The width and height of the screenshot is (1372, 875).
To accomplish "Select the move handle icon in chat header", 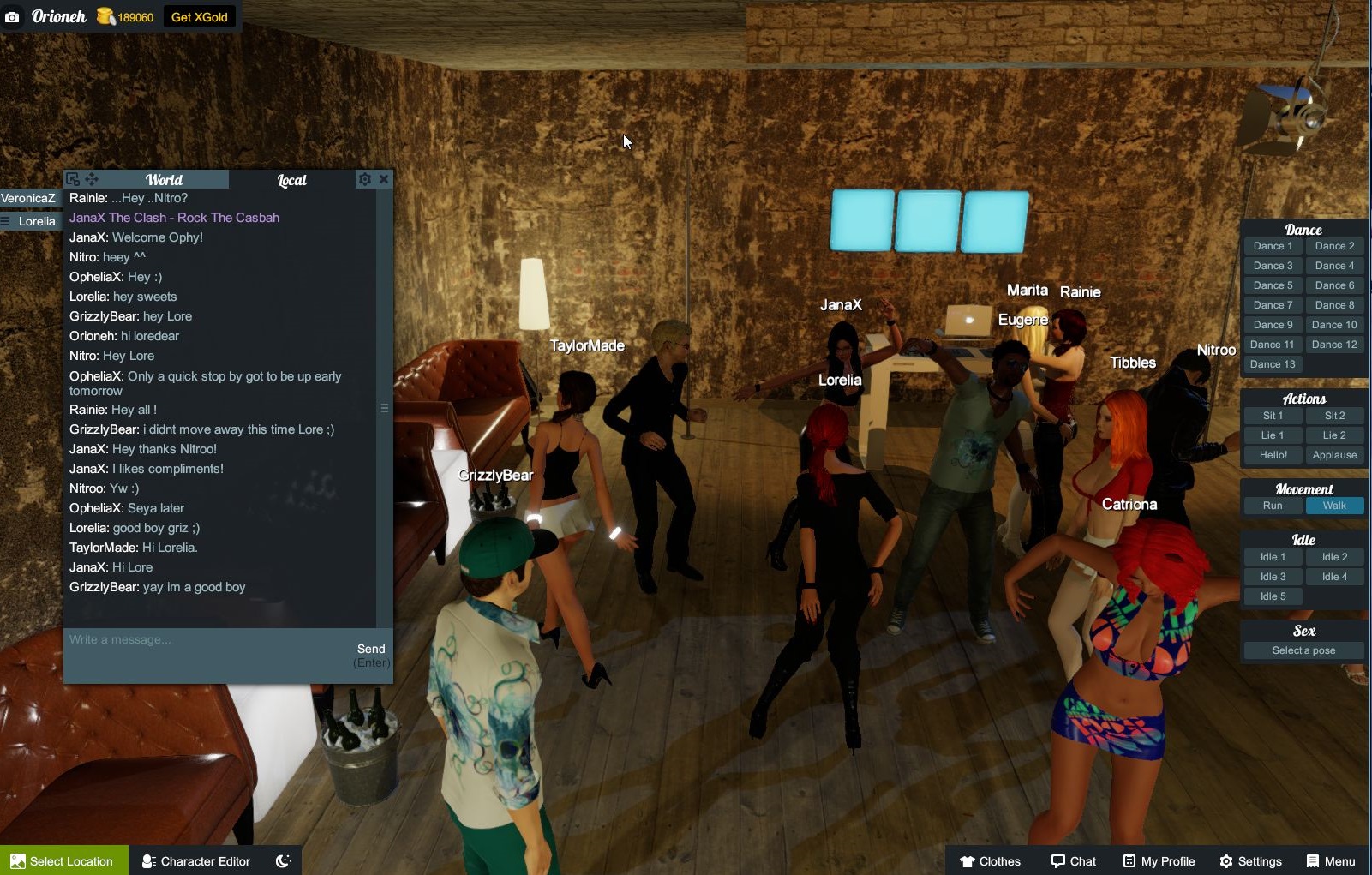I will pos(92,179).
